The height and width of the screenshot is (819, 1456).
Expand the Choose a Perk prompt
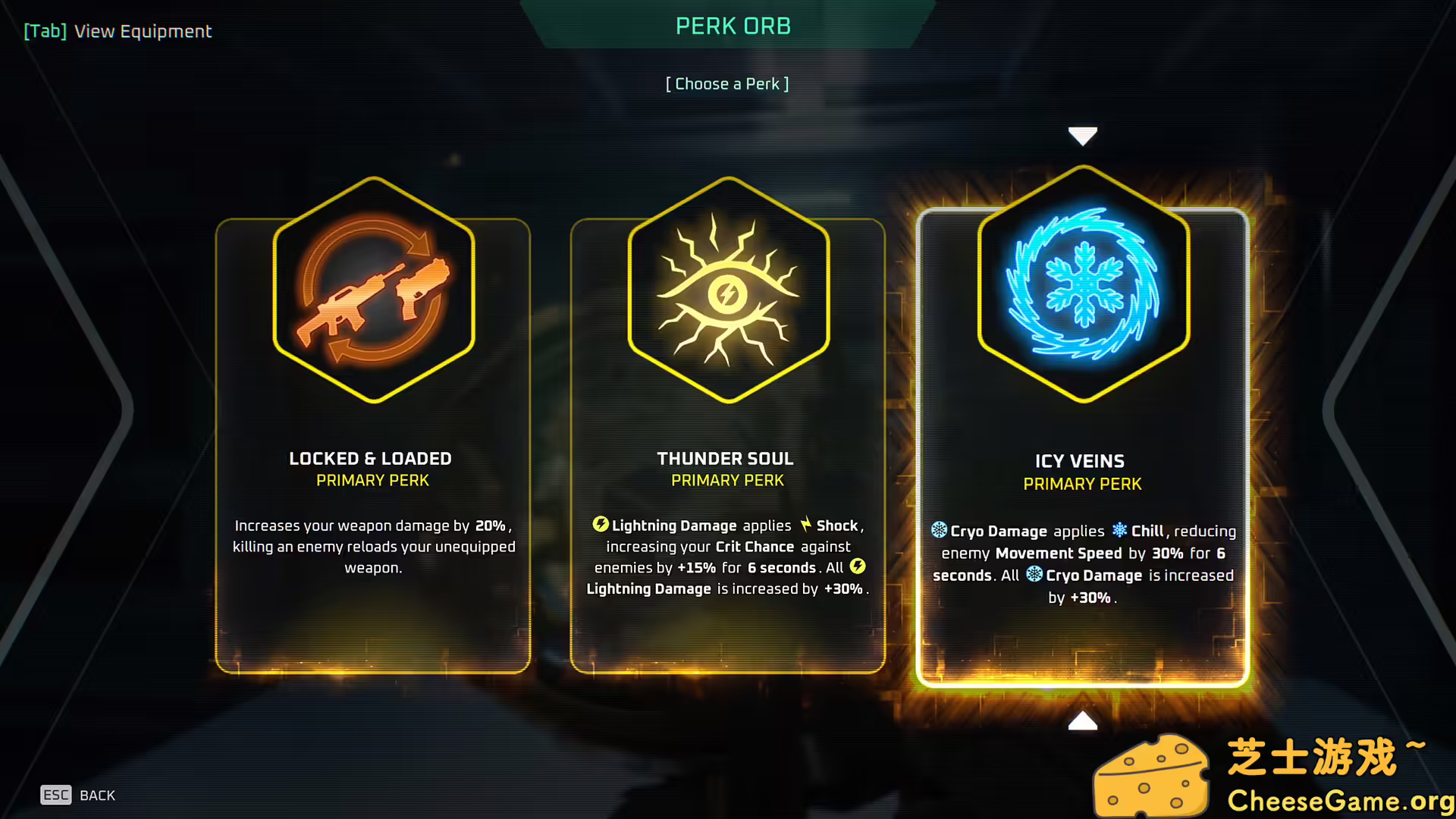(727, 83)
